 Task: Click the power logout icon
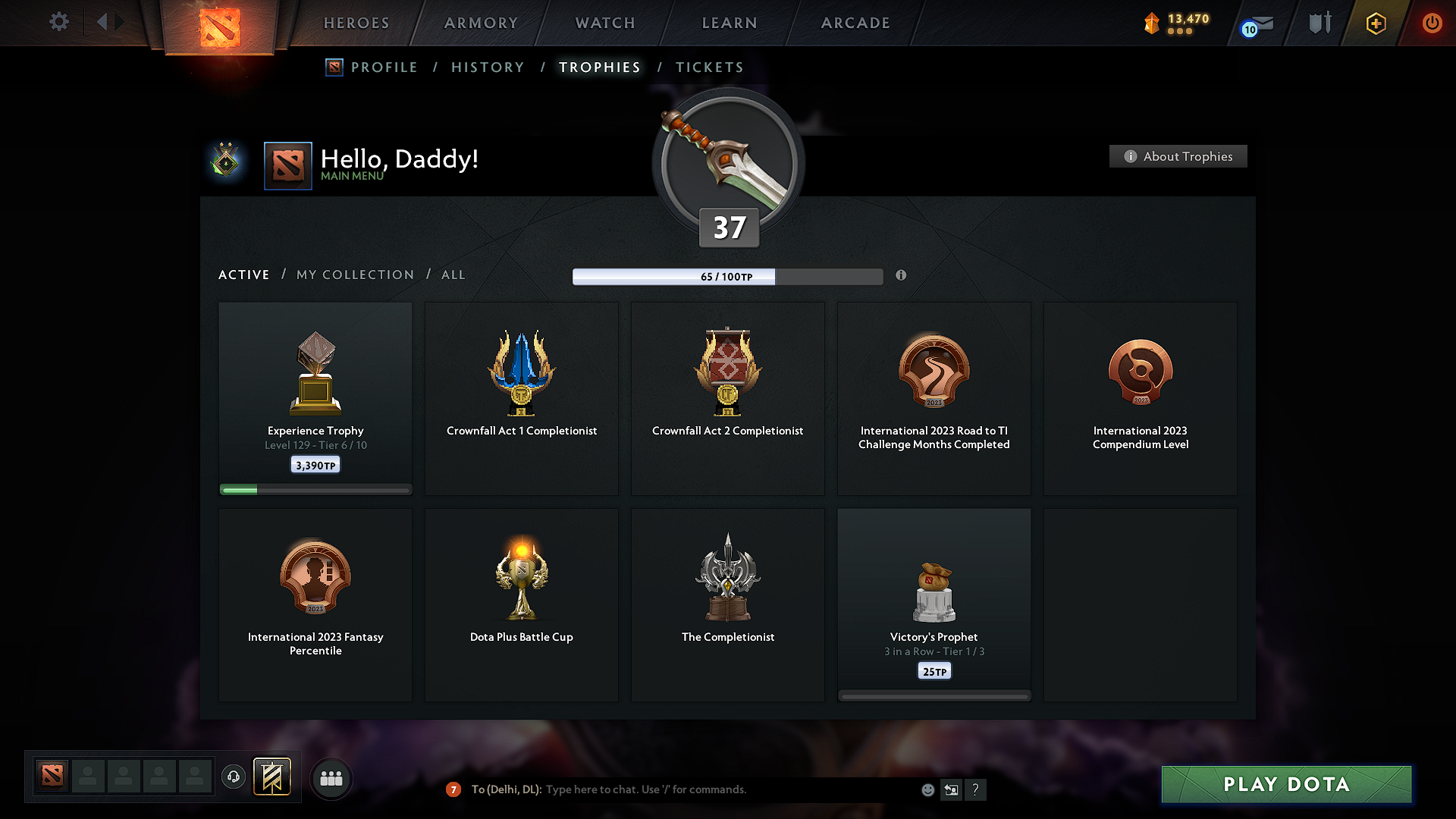click(1432, 23)
